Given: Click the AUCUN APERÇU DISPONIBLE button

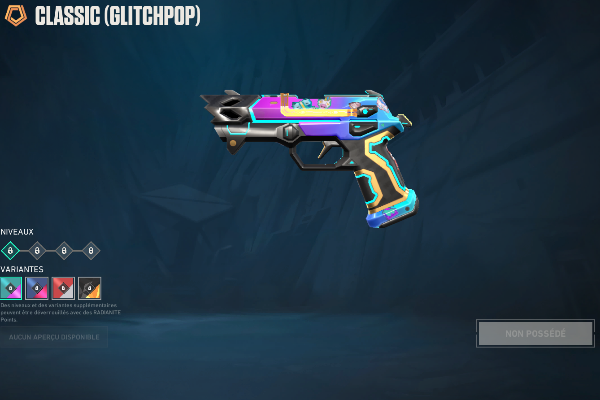Looking at the screenshot, I should 54,338.
